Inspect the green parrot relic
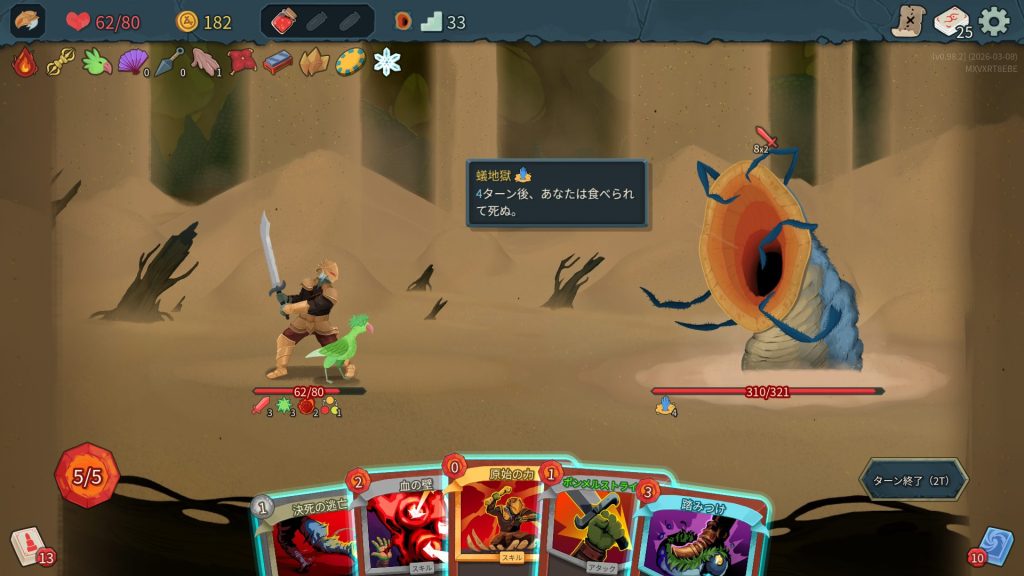The width and height of the screenshot is (1024, 576). click(x=97, y=62)
